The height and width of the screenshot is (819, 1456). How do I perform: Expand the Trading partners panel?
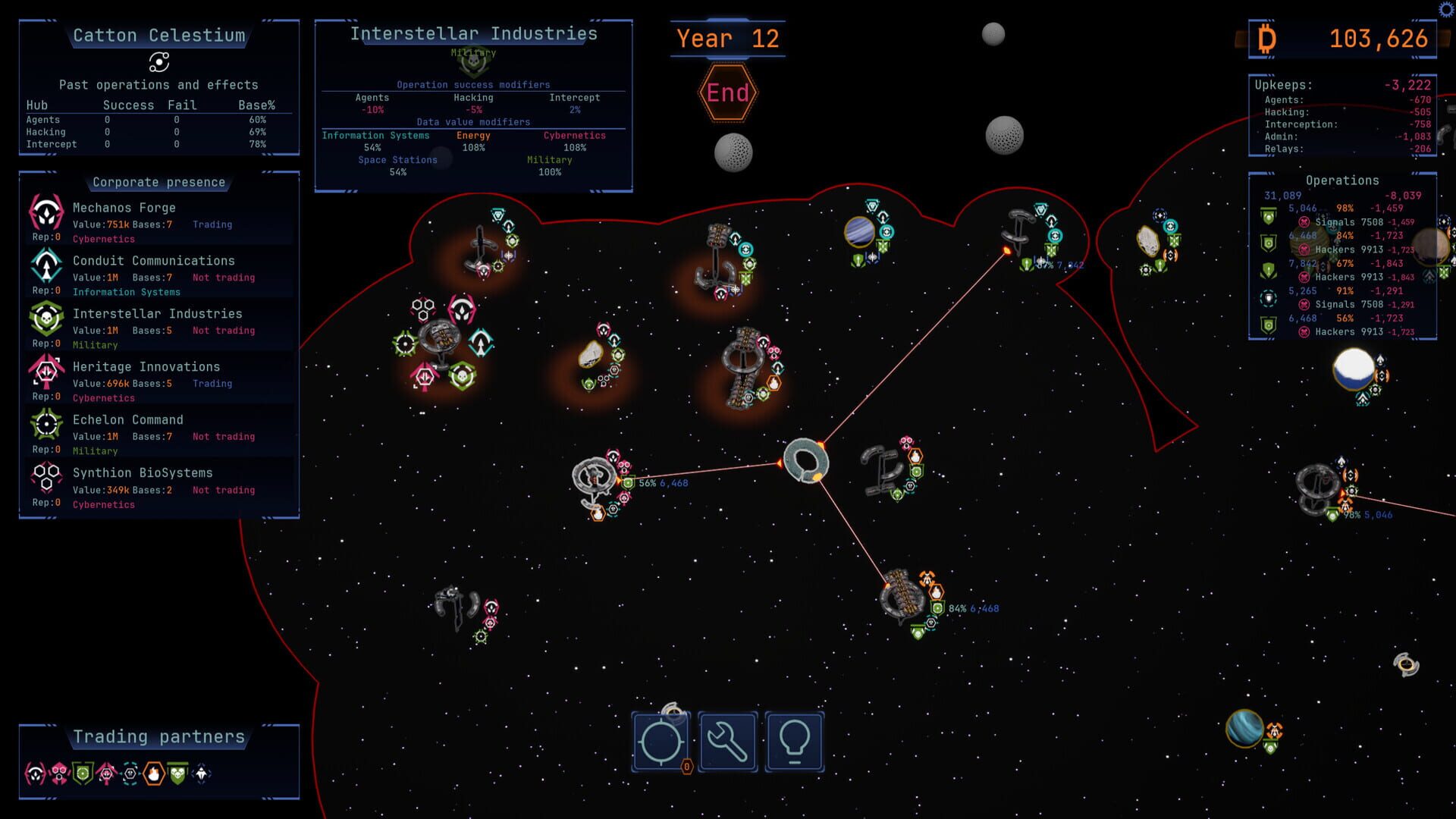pyautogui.click(x=158, y=736)
